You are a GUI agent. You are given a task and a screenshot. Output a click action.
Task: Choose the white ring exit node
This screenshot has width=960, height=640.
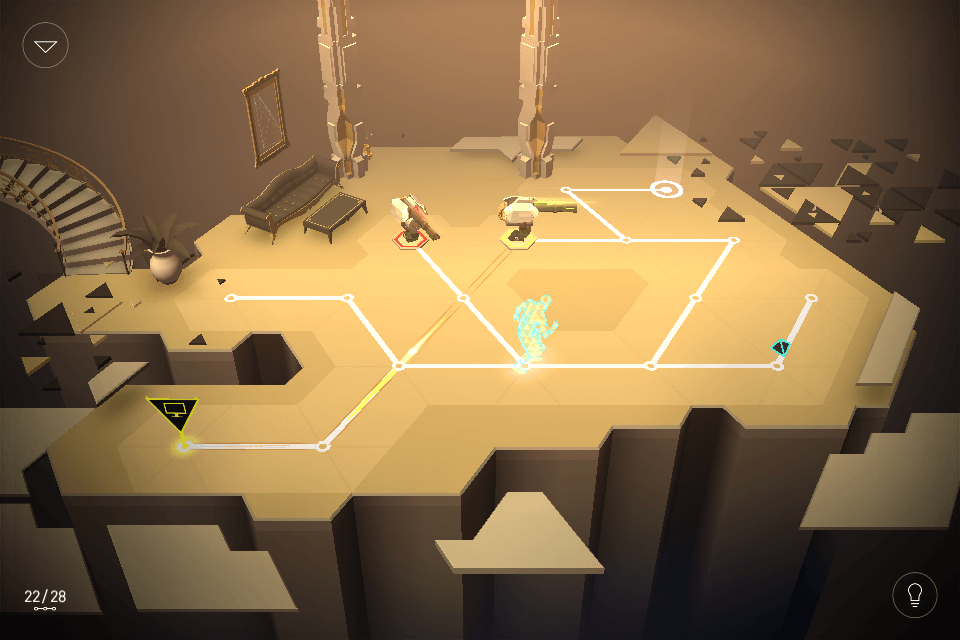point(667,189)
